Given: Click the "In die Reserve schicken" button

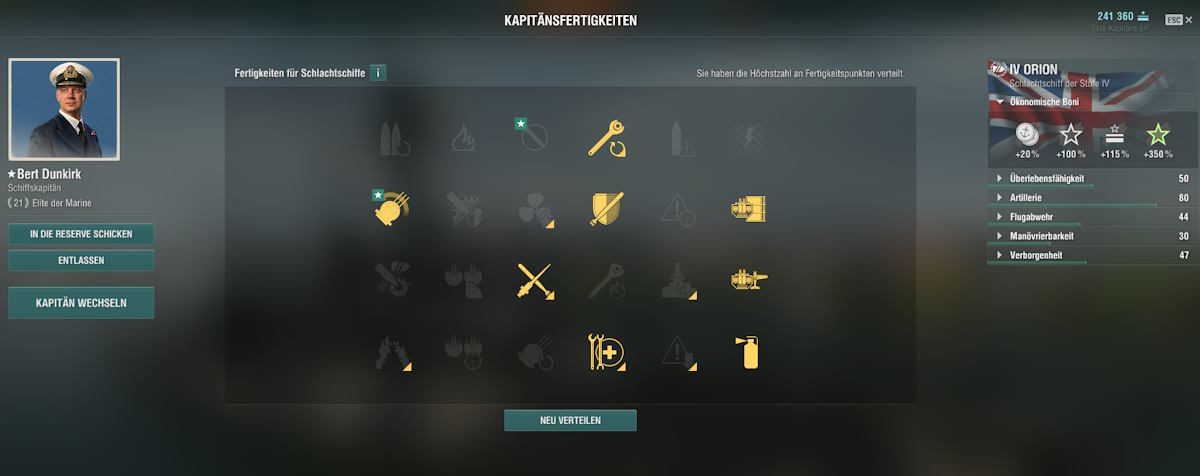Looking at the screenshot, I should 81,234.
